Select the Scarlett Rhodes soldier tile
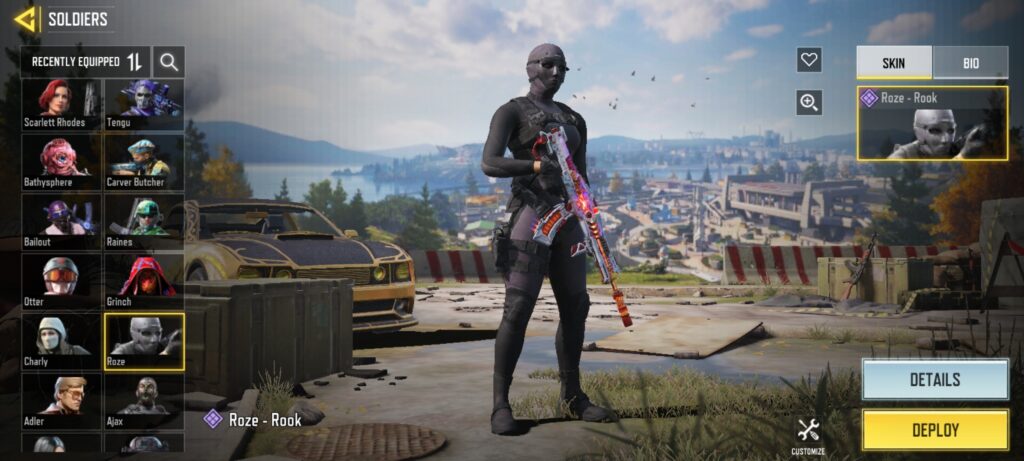This screenshot has width=1024, height=461. [62, 104]
